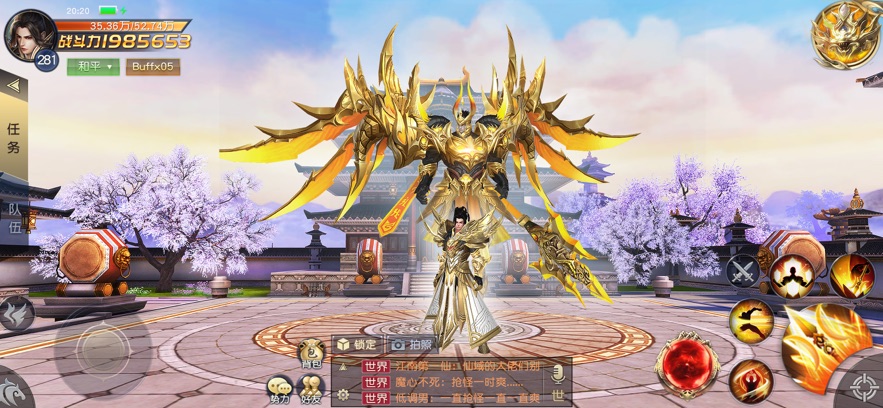Collapse the side panel with the arrow
Viewport: 883px width, 408px height.
point(13,86)
